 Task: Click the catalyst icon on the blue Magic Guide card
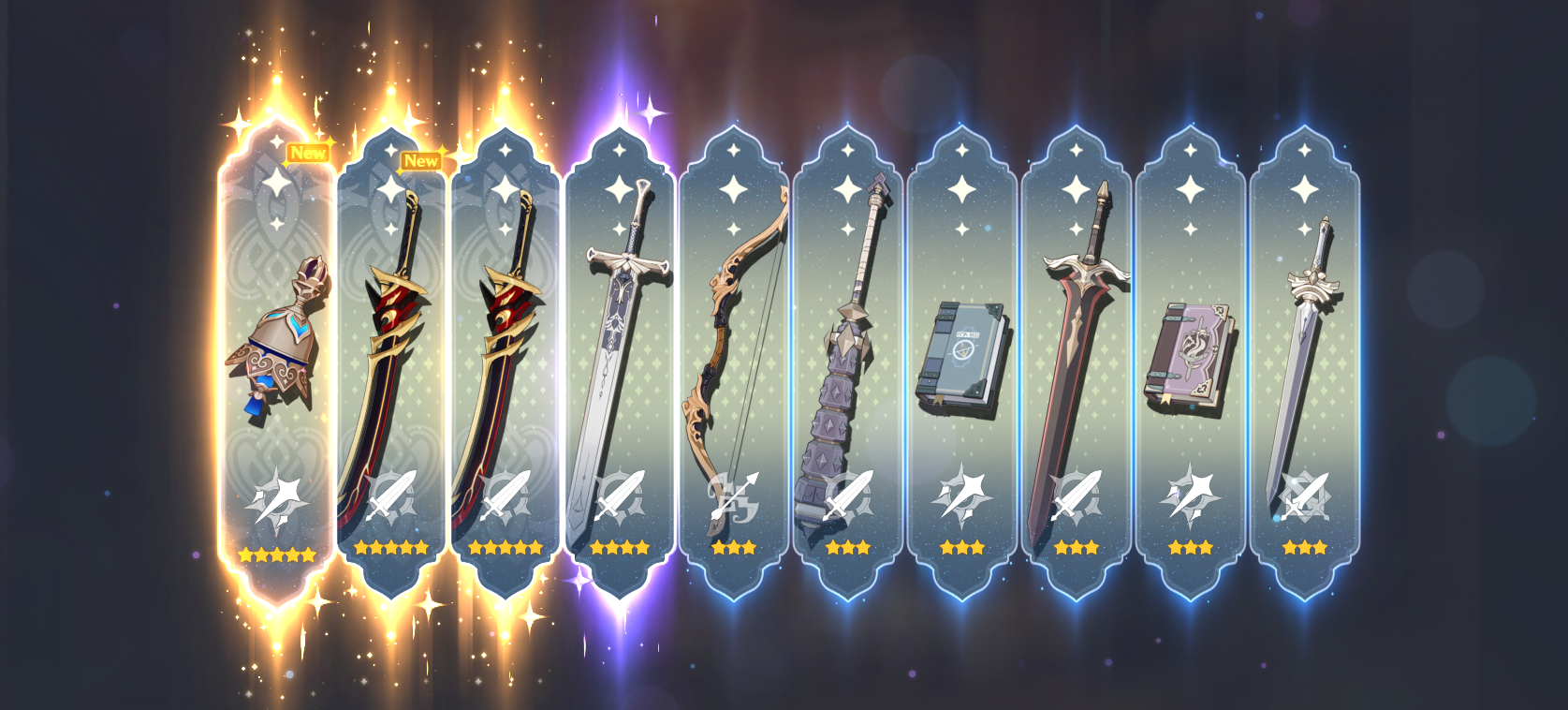pyautogui.click(x=960, y=495)
